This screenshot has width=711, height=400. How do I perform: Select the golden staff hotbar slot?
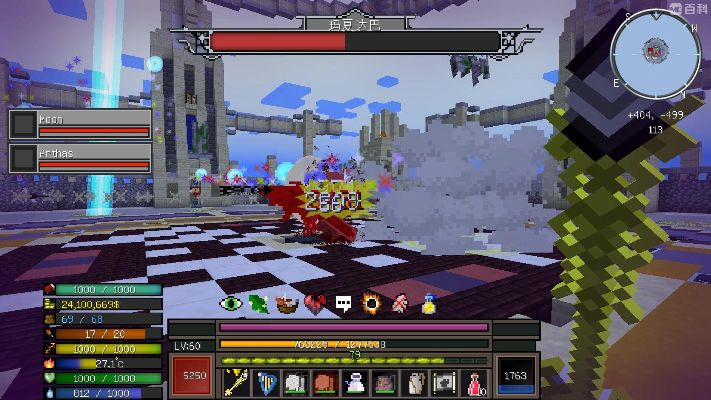(237, 382)
